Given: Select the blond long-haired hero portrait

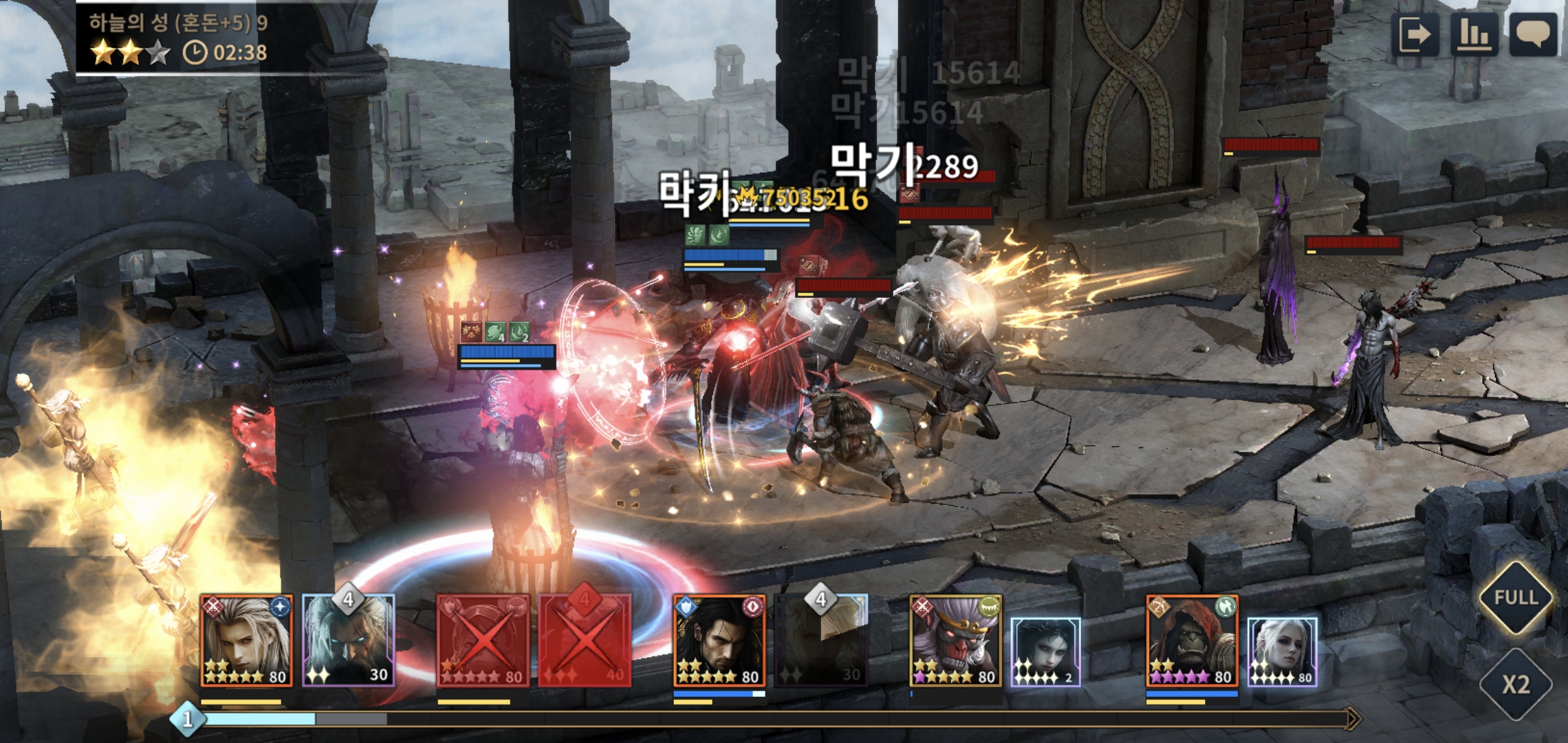Looking at the screenshot, I should 247,640.
